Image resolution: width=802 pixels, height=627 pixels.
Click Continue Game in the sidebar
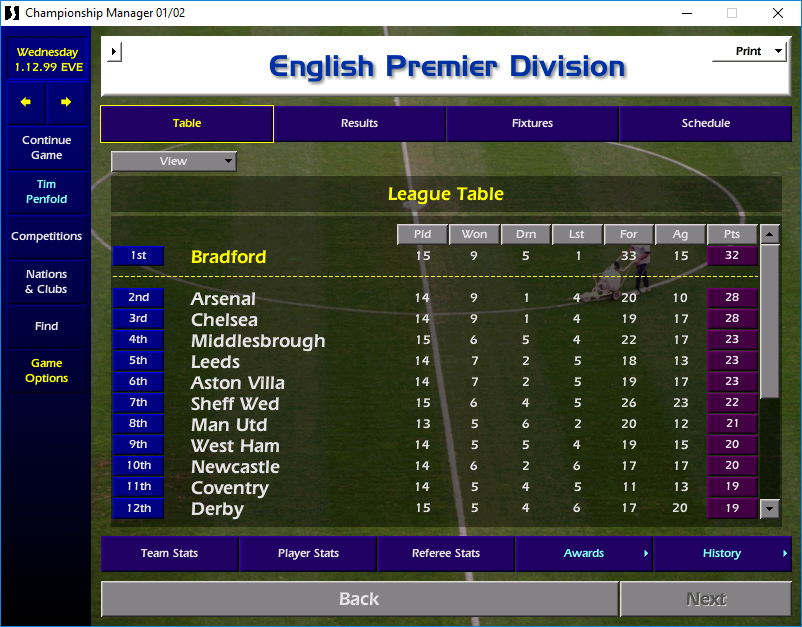(x=46, y=148)
